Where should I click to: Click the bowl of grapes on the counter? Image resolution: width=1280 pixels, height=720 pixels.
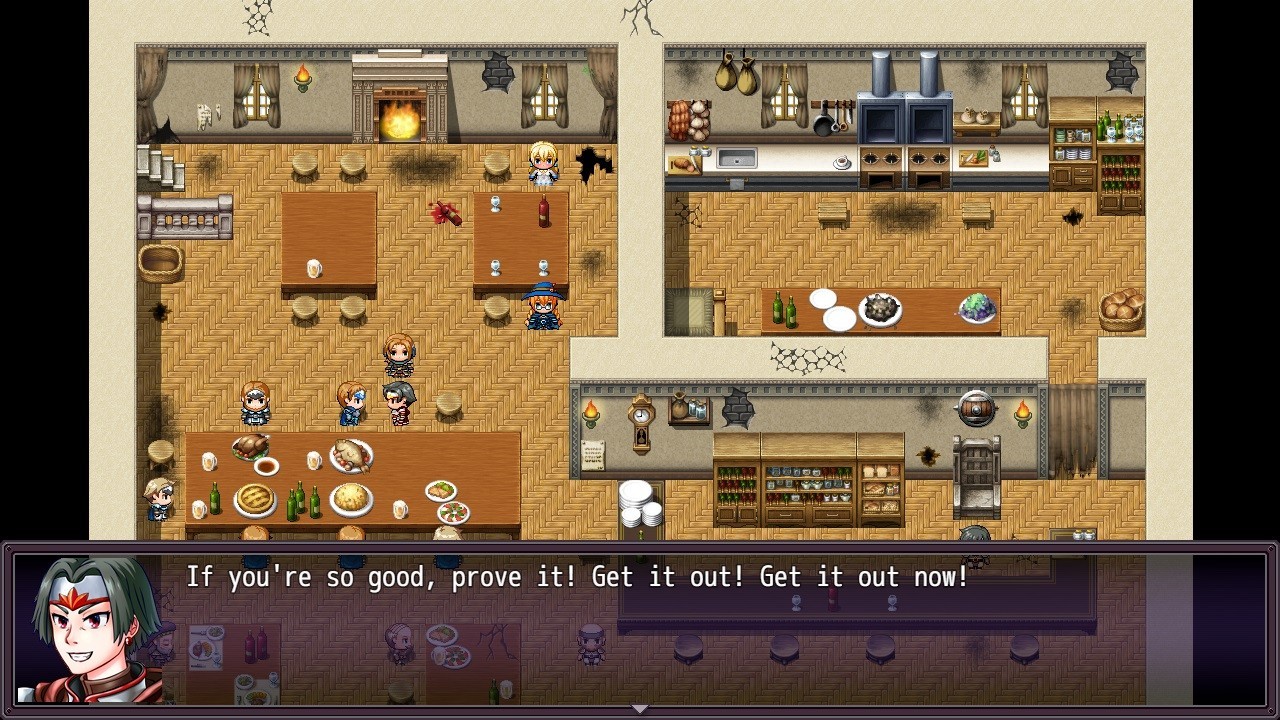pyautogui.click(x=975, y=310)
